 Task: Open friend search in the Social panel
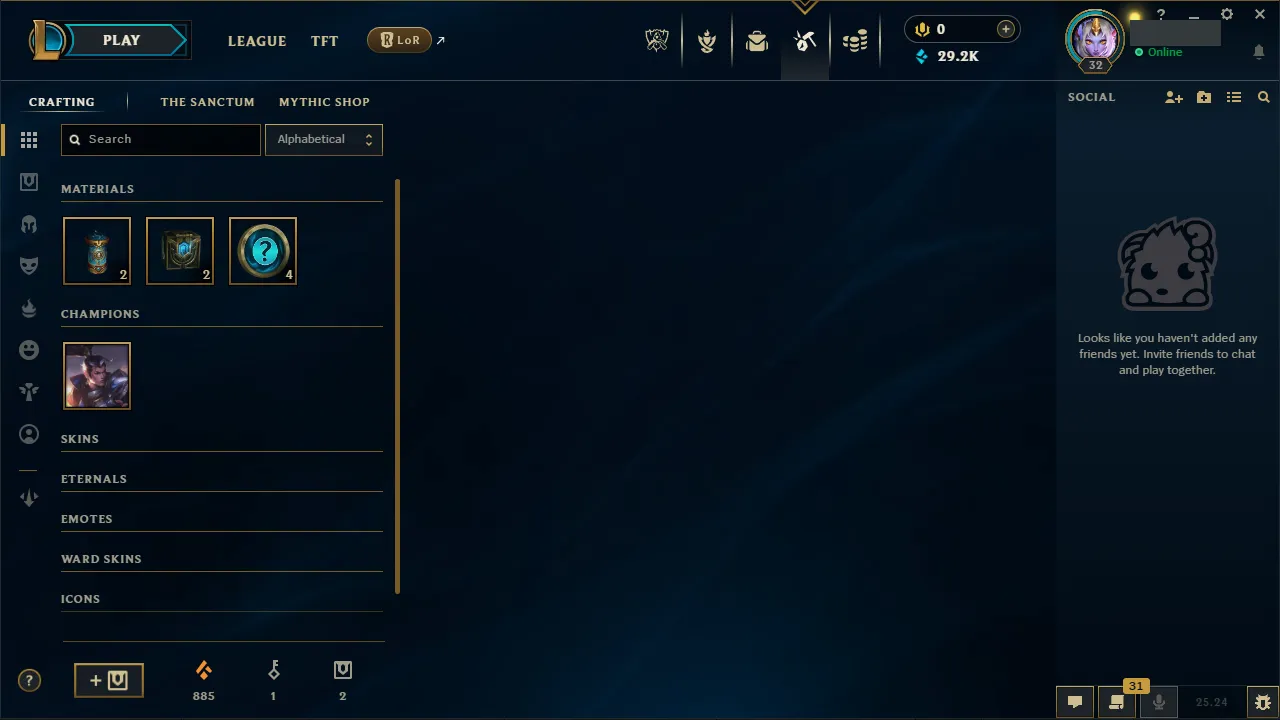click(x=1263, y=97)
